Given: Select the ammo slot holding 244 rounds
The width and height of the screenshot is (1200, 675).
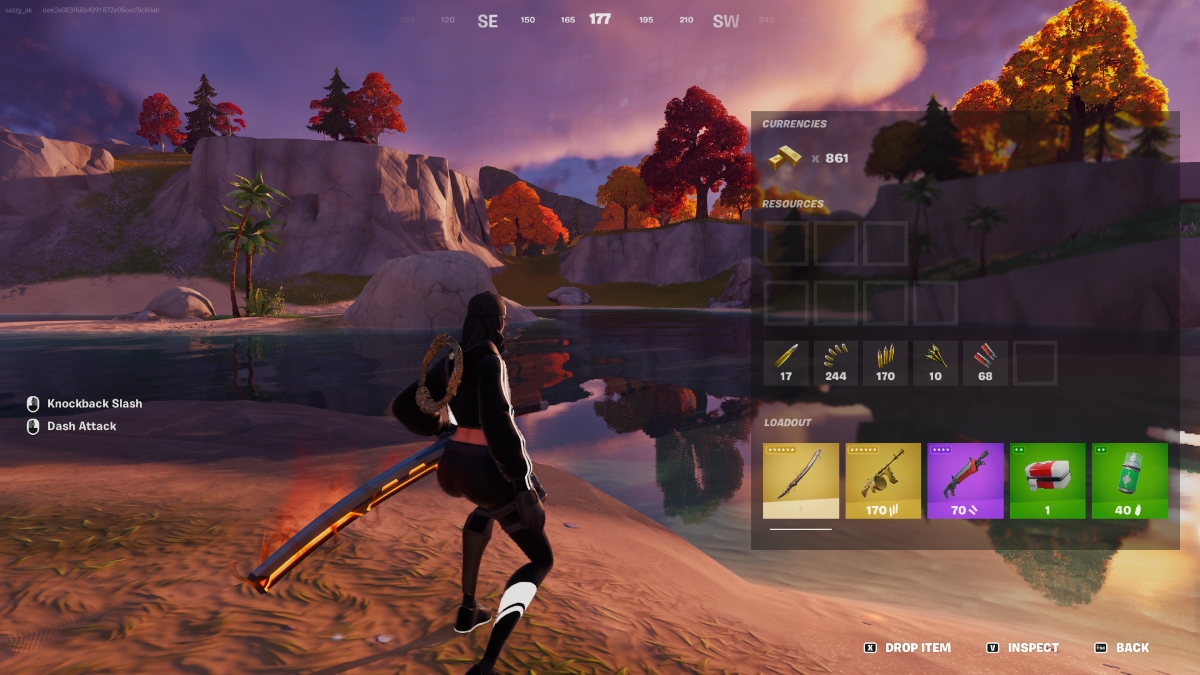Looking at the screenshot, I should (x=836, y=363).
